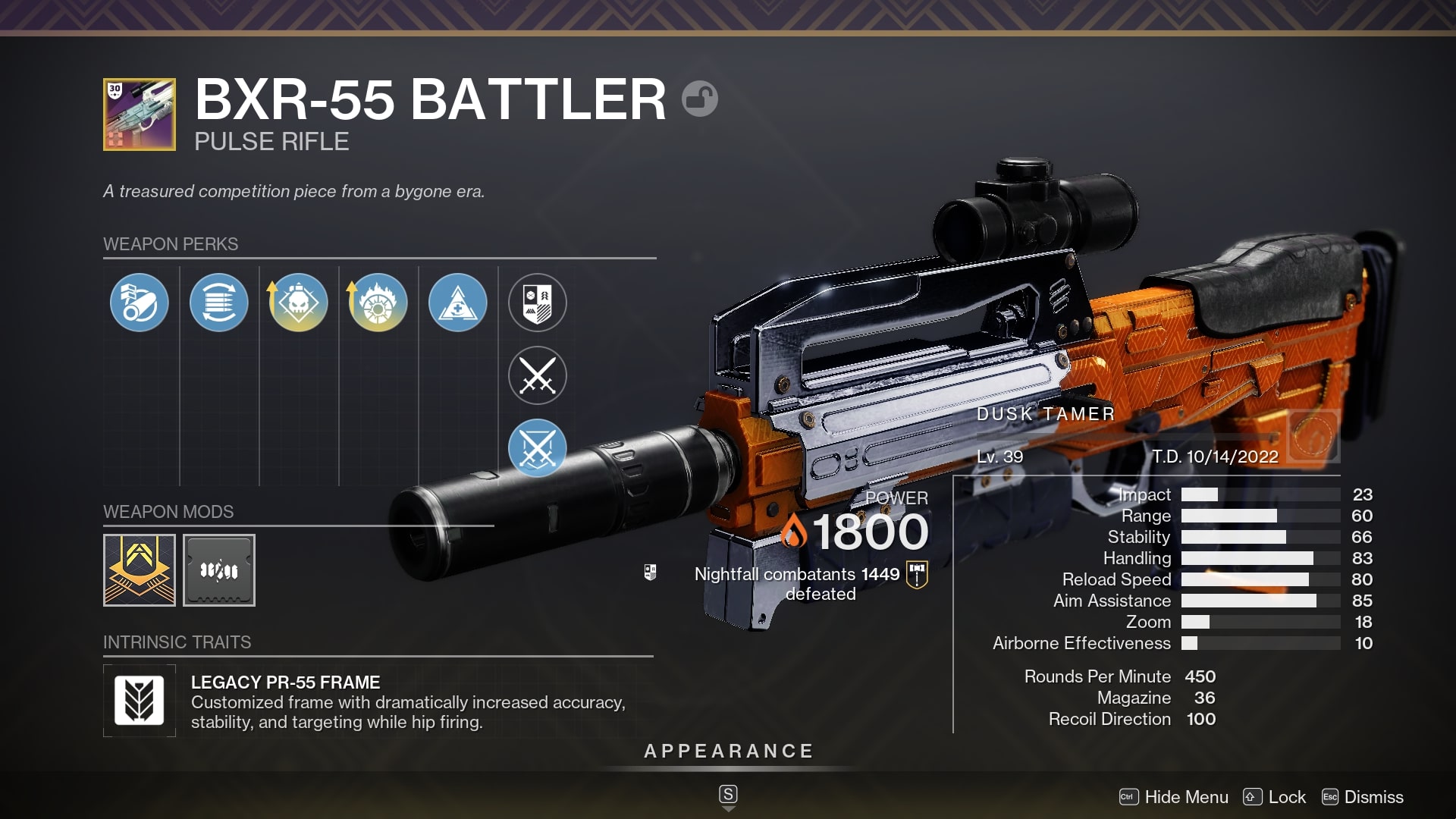
Task: Expand the Appearance section
Action: tap(727, 752)
